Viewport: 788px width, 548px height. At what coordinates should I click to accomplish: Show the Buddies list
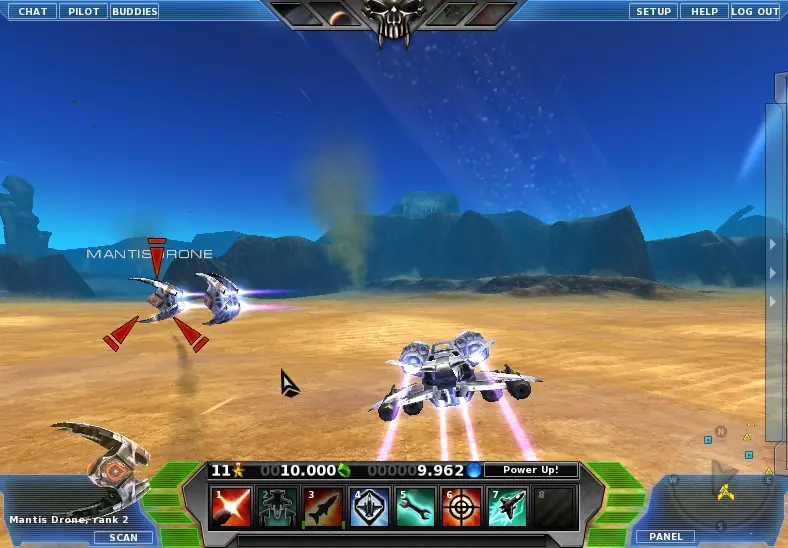(134, 11)
